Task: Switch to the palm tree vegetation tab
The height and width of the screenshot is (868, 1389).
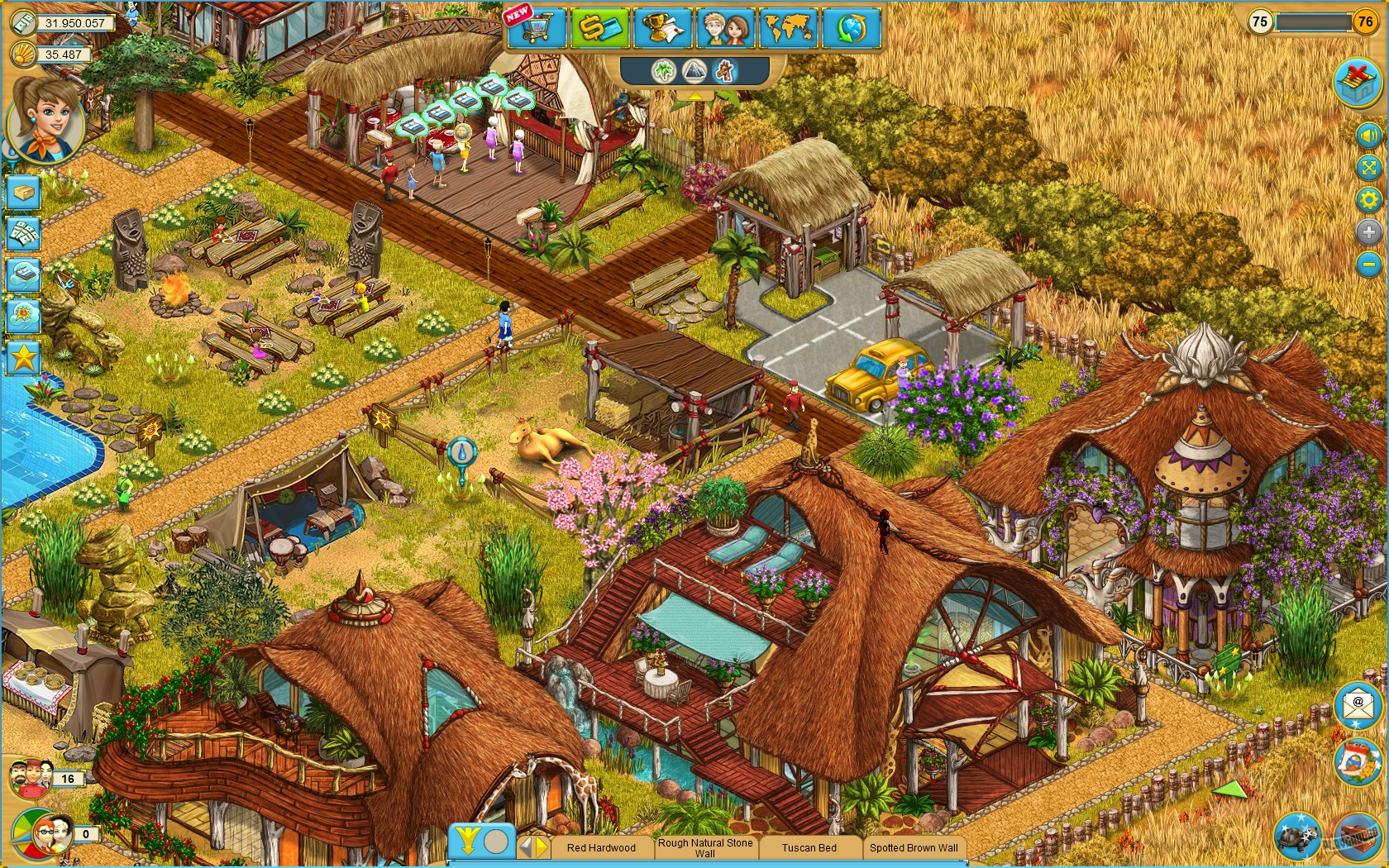Action: click(x=663, y=71)
